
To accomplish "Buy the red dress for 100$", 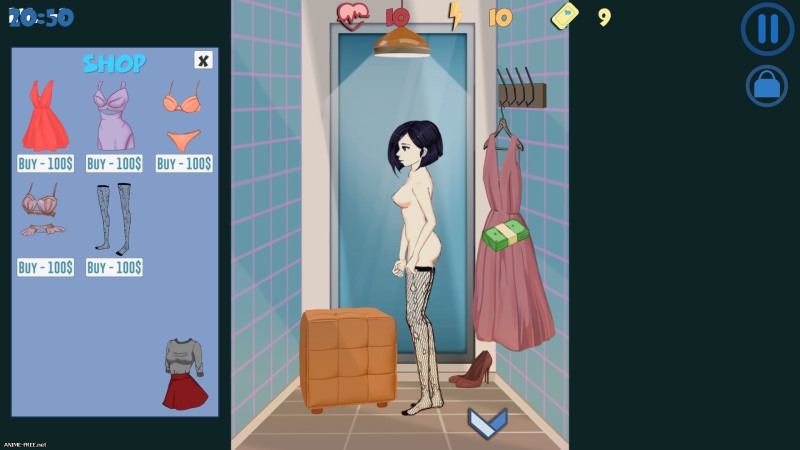I will click(45, 163).
